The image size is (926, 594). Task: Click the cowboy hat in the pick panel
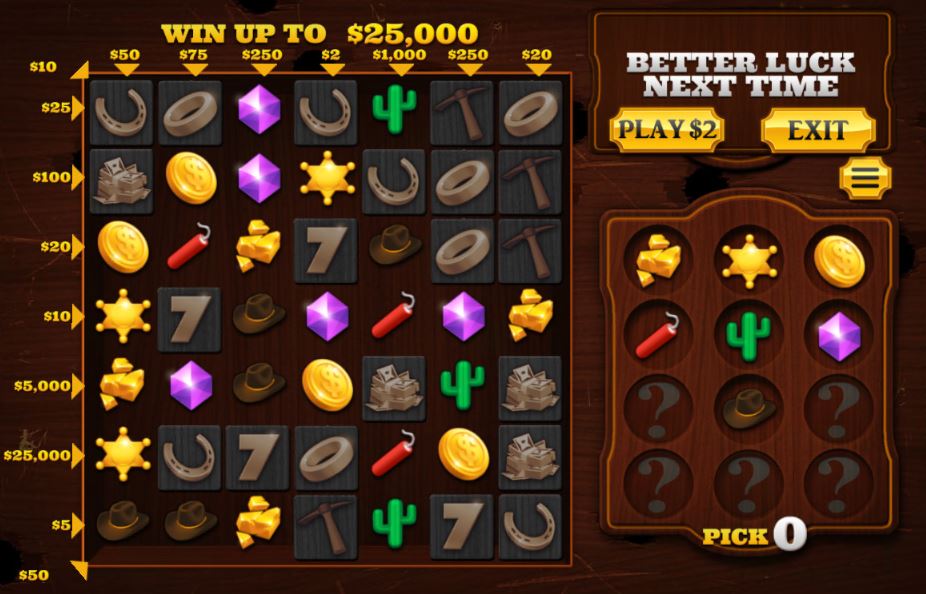coord(749,407)
